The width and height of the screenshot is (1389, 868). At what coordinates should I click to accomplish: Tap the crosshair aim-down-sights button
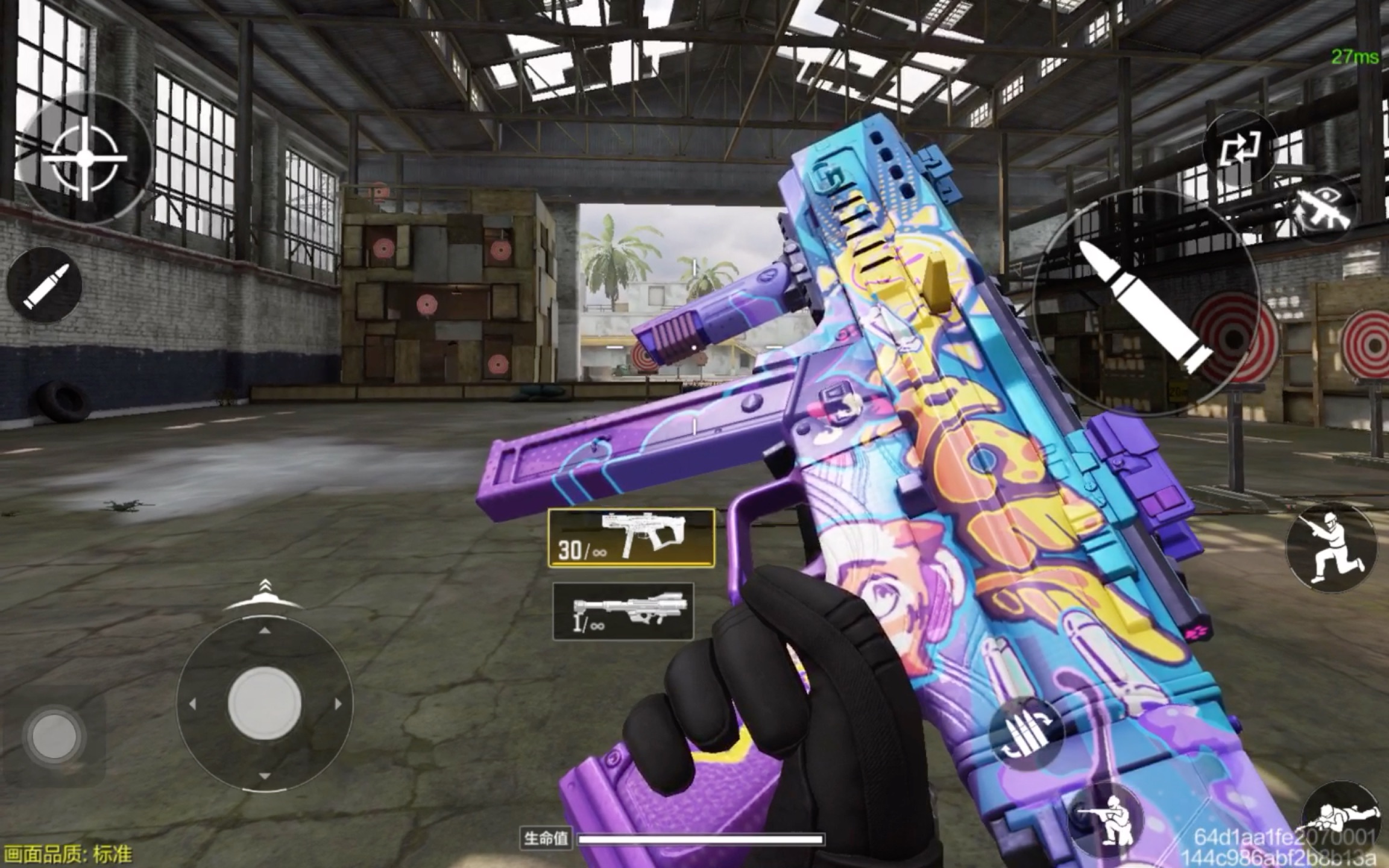click(x=84, y=158)
